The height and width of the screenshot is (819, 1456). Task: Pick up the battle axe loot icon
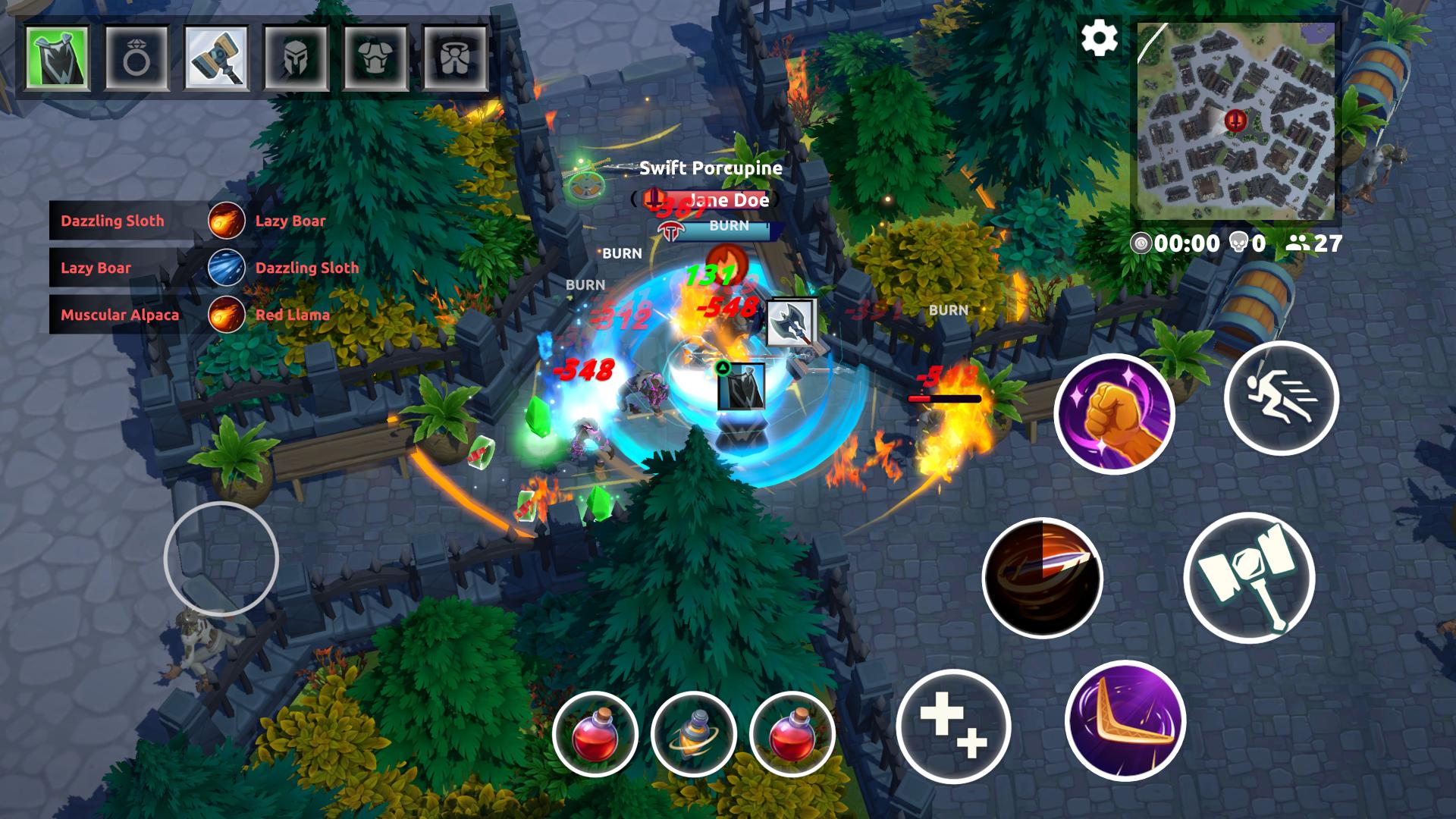[x=790, y=324]
